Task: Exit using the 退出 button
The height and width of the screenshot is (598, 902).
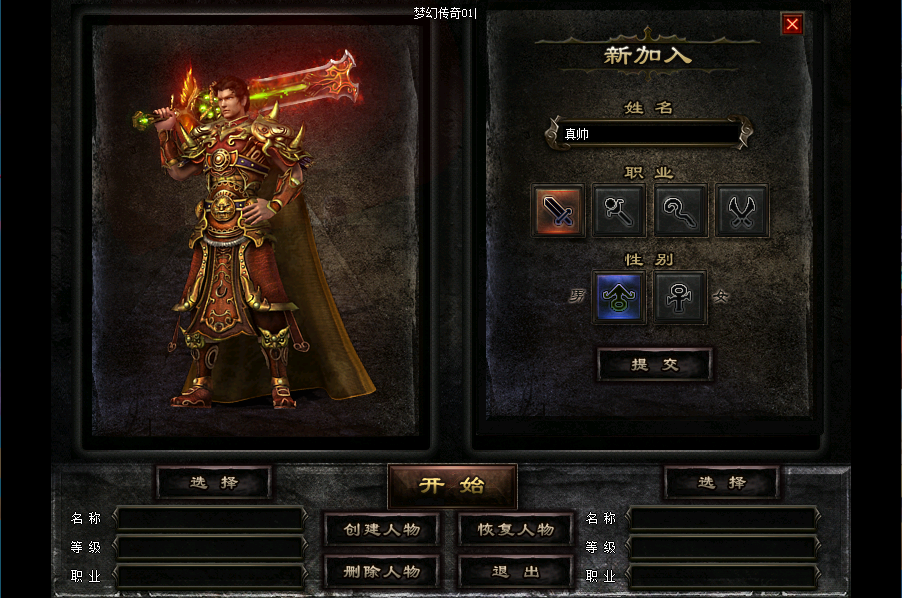Action: coord(516,571)
